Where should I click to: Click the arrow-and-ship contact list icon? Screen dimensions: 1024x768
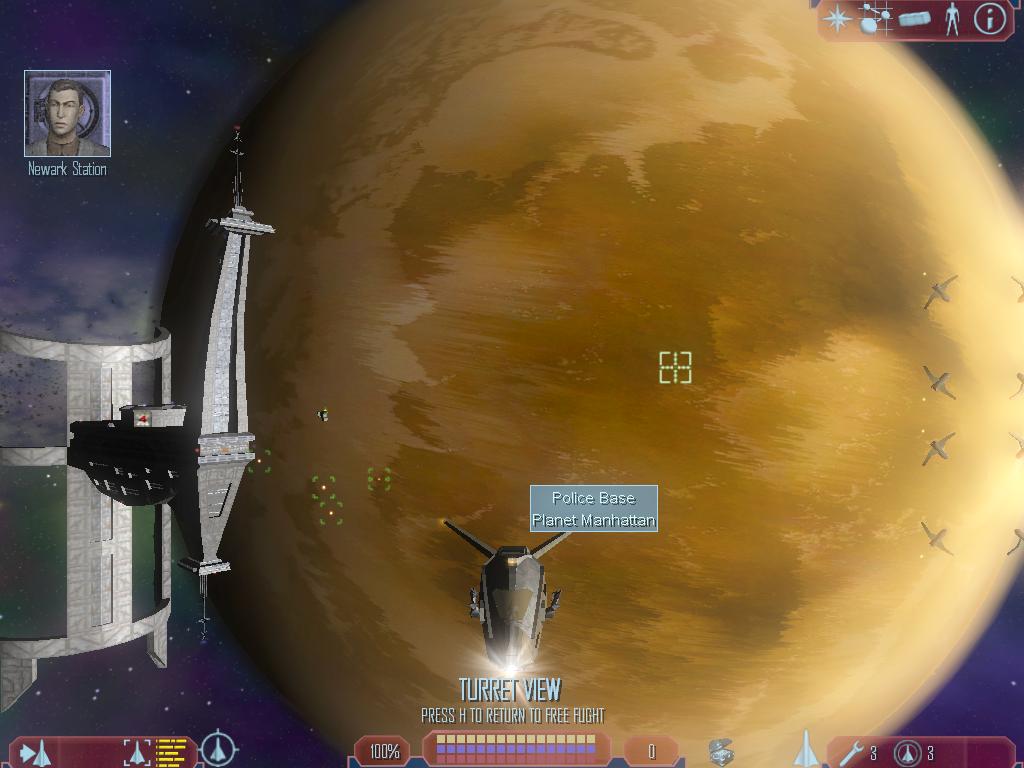[x=36, y=752]
